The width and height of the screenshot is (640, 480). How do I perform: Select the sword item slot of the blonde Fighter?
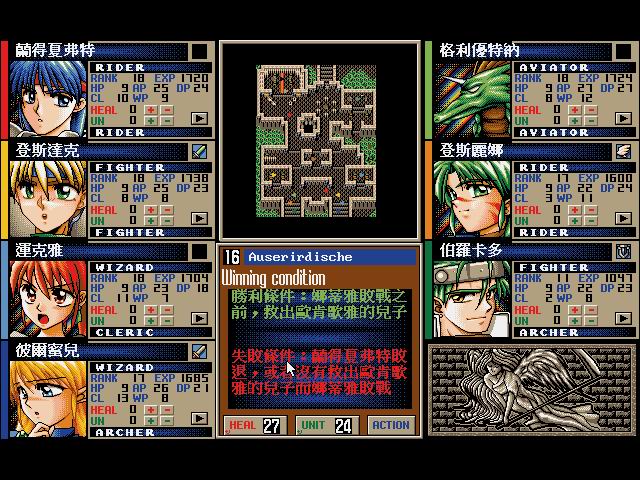tap(200, 151)
